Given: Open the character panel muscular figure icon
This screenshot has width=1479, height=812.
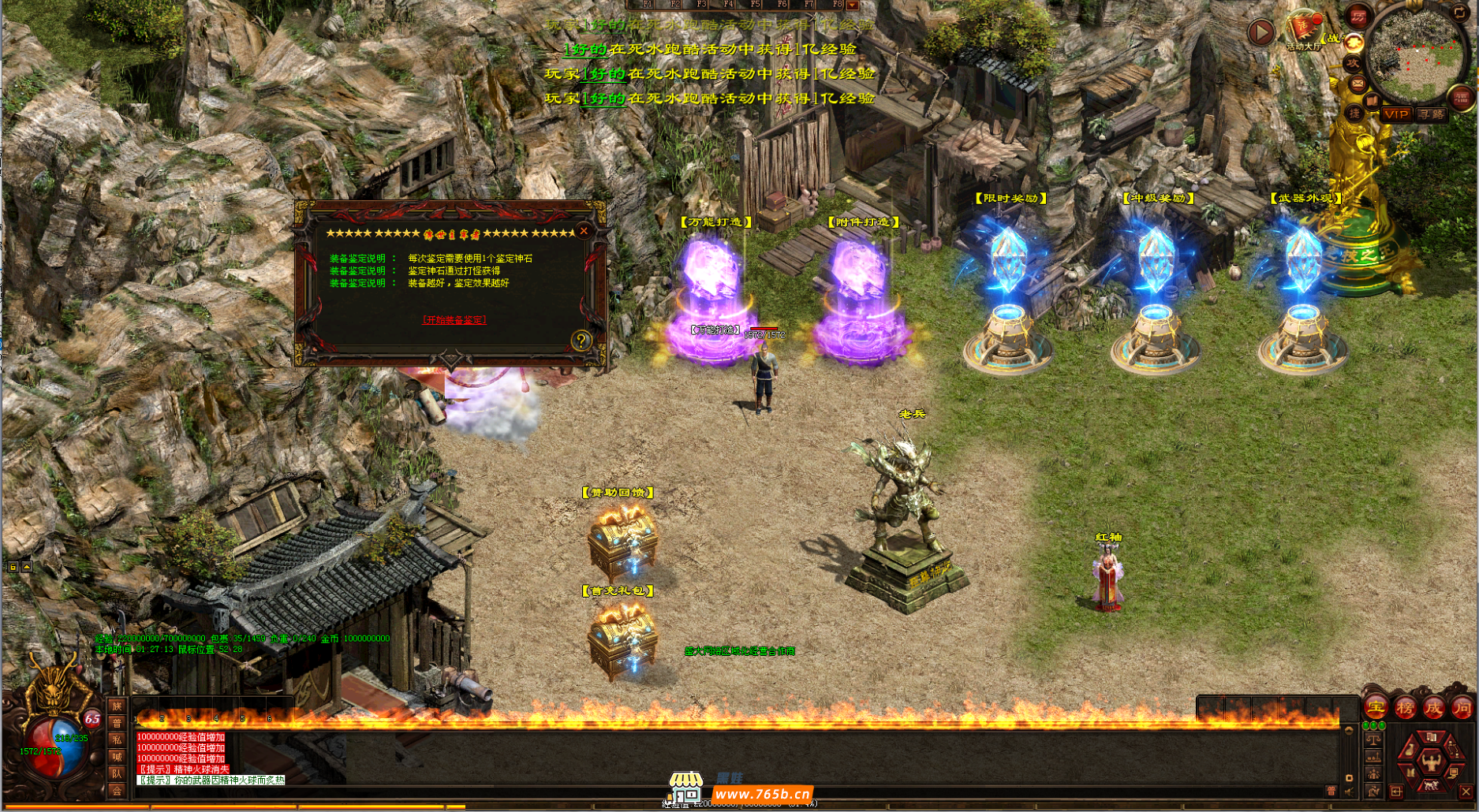Looking at the screenshot, I should 1431,761.
